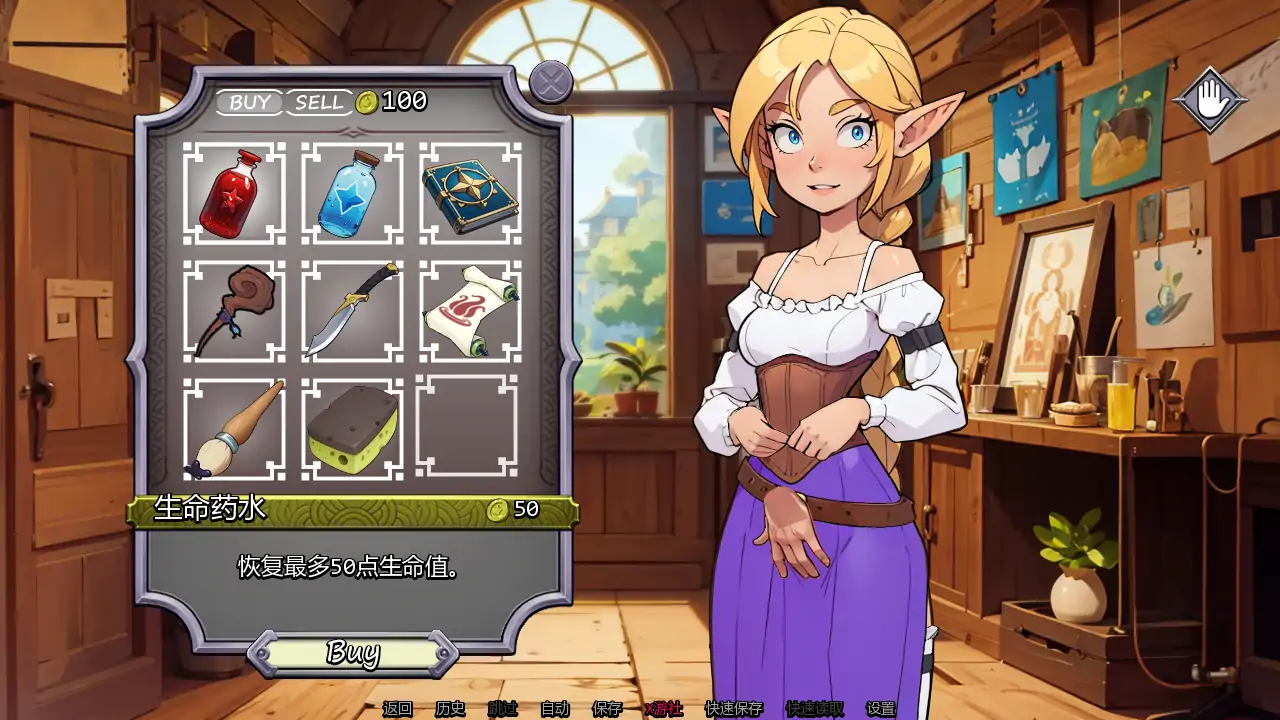This screenshot has height=720, width=1280.
Task: Switch to the SELL tab
Action: pyautogui.click(x=320, y=100)
